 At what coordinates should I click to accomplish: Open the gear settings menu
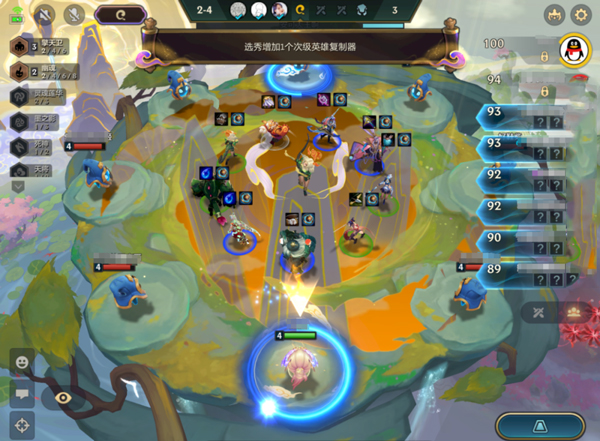(x=581, y=15)
